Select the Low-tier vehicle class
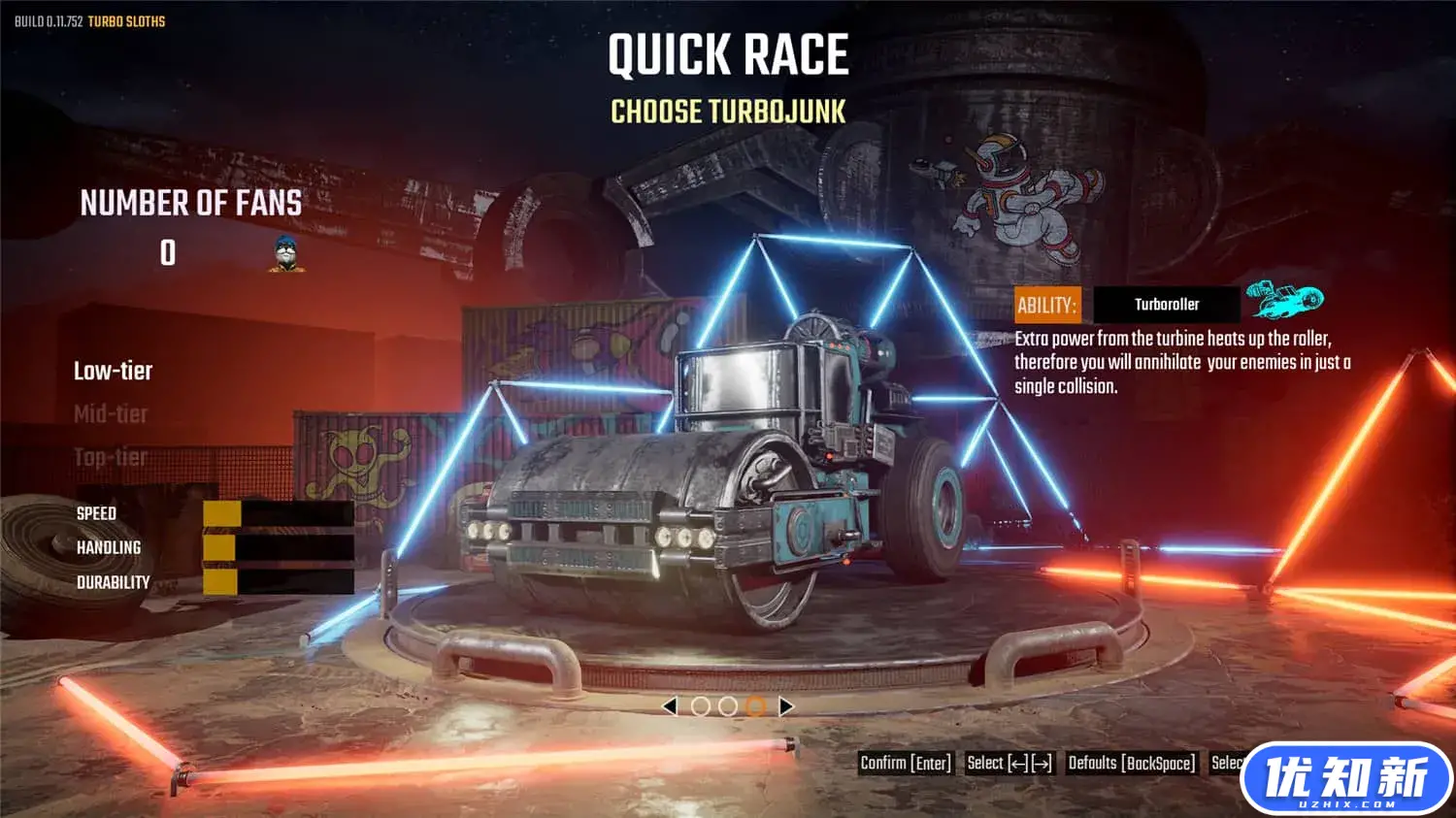This screenshot has width=1456, height=818. [113, 371]
